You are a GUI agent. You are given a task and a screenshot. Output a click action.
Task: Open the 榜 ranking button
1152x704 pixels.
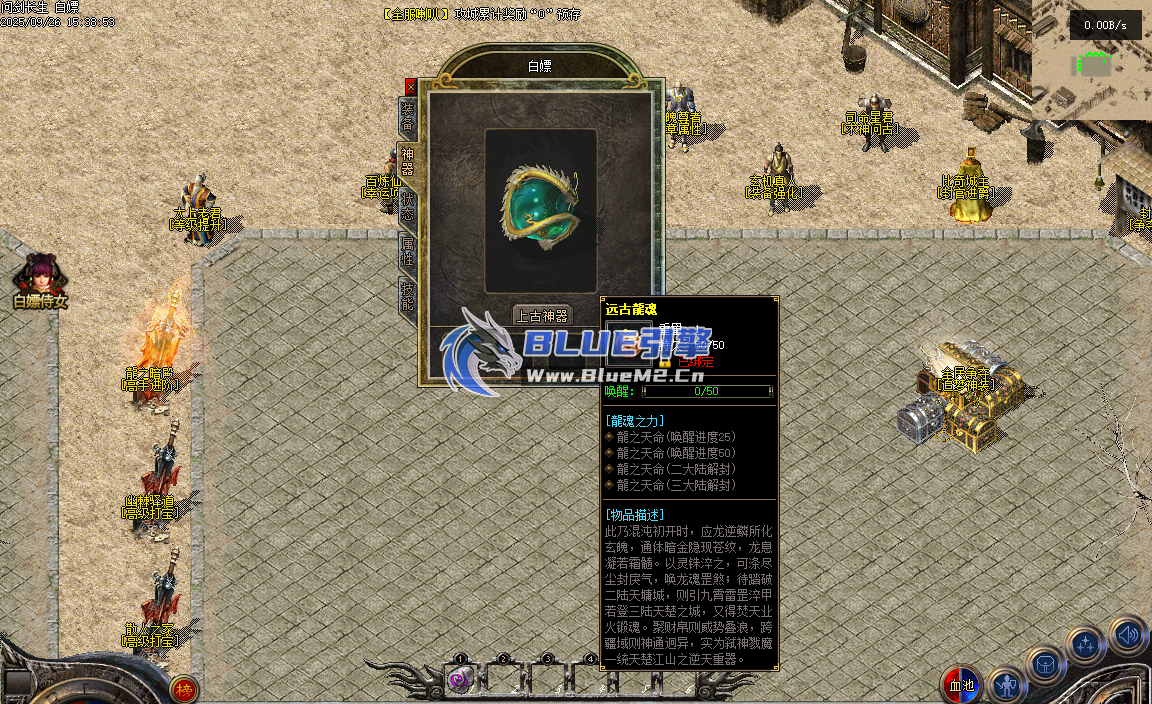[184, 689]
